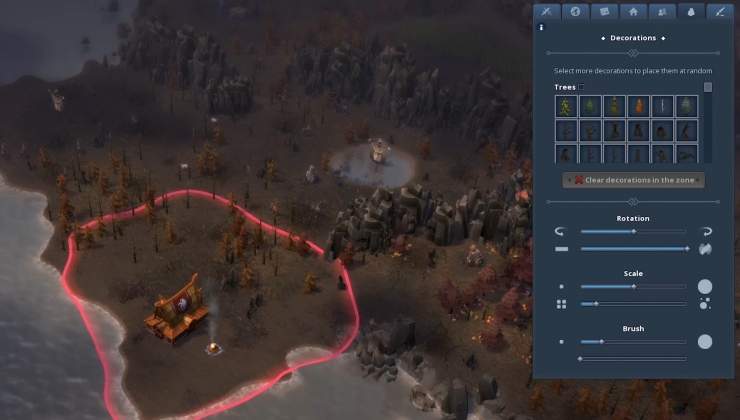Change the Brush size slider

(632, 342)
